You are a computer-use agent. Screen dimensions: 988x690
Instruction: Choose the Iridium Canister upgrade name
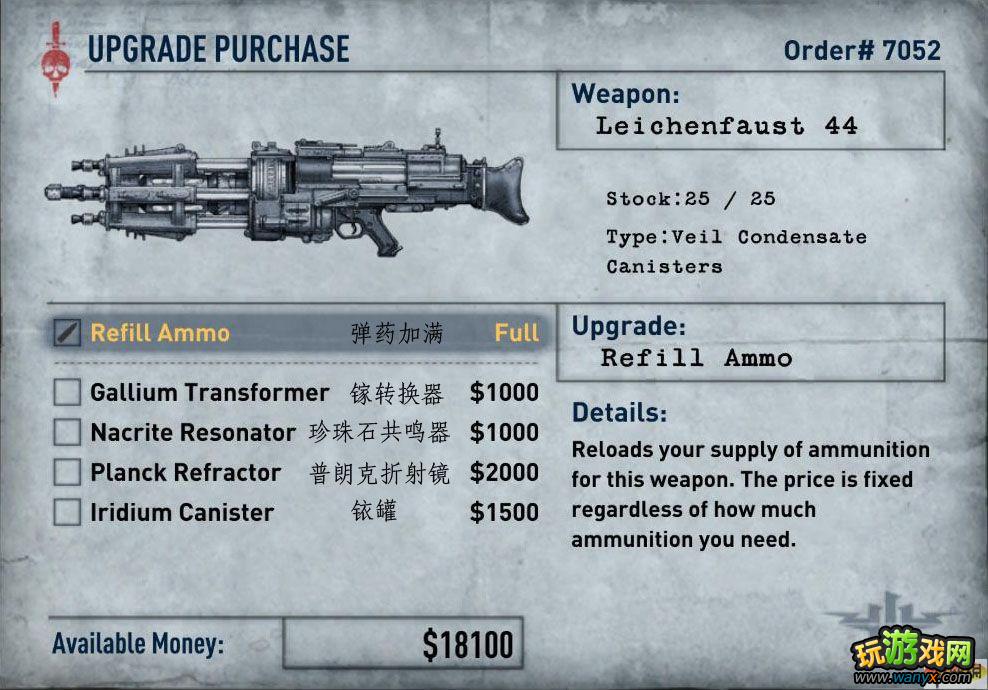click(x=182, y=512)
